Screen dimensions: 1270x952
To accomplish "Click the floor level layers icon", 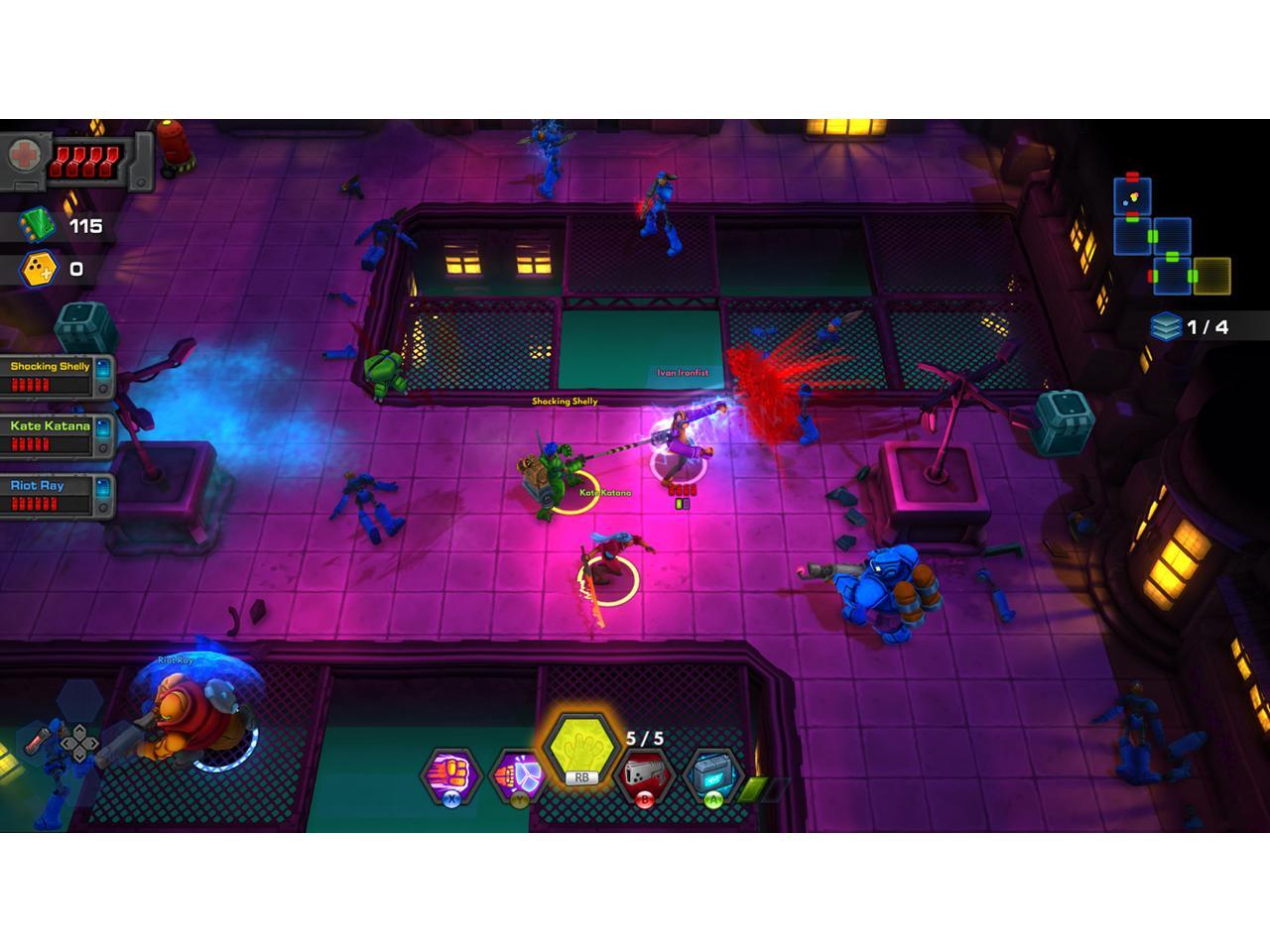I will (x=1166, y=326).
